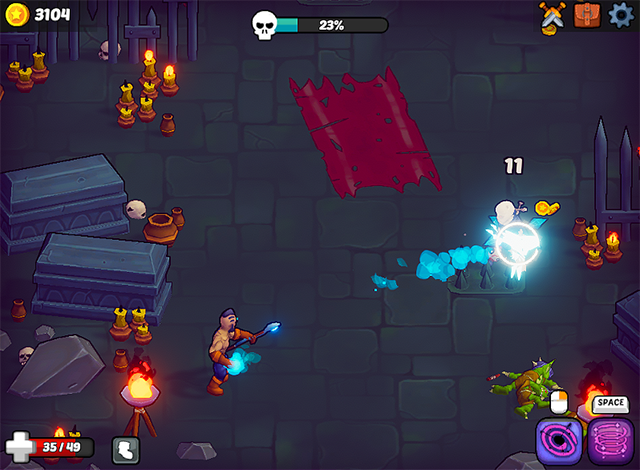Click the crossed swords icon
Screen dimensions: 640x470
(x=551, y=15)
